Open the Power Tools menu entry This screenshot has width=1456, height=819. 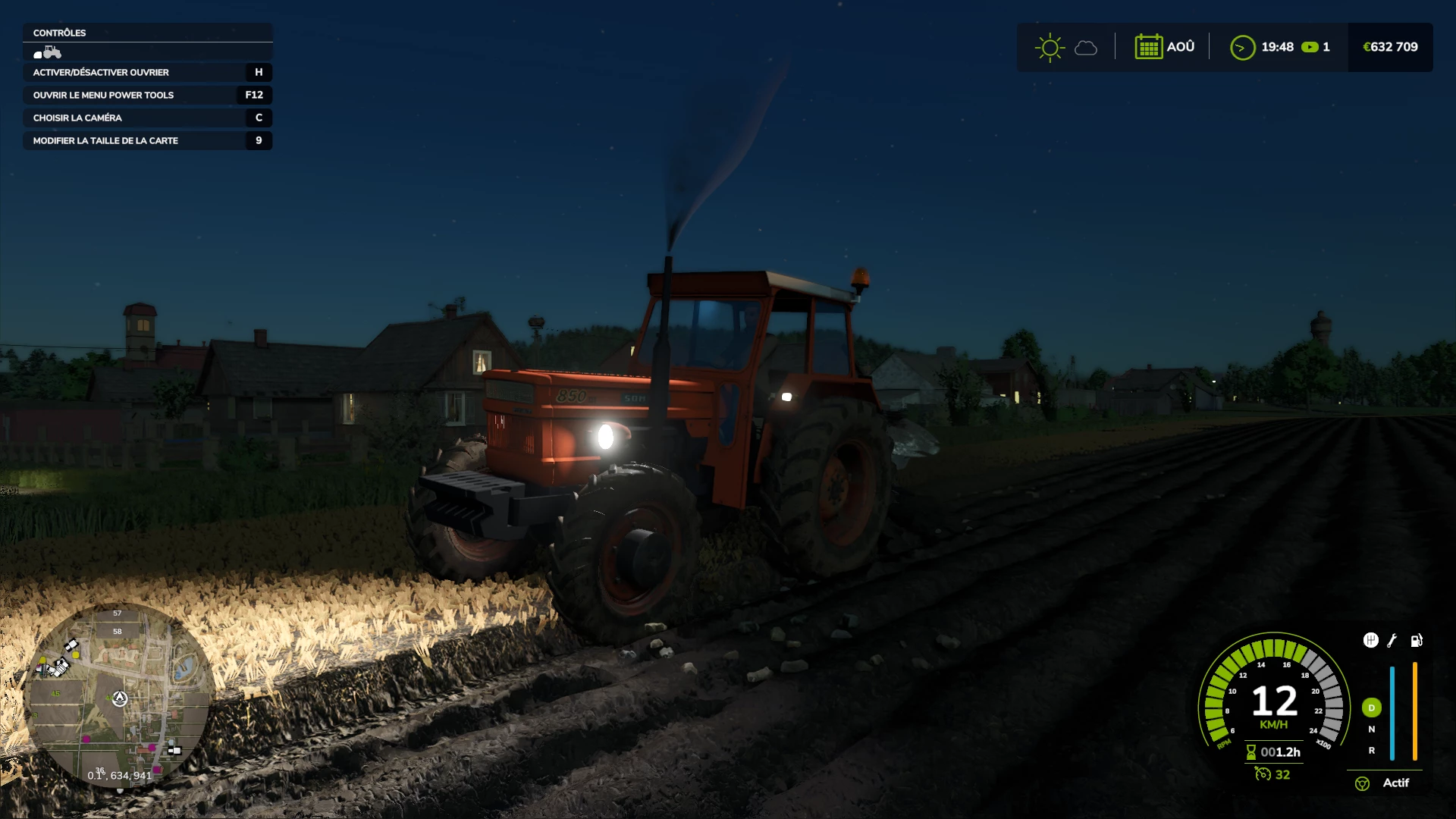[x=147, y=95]
